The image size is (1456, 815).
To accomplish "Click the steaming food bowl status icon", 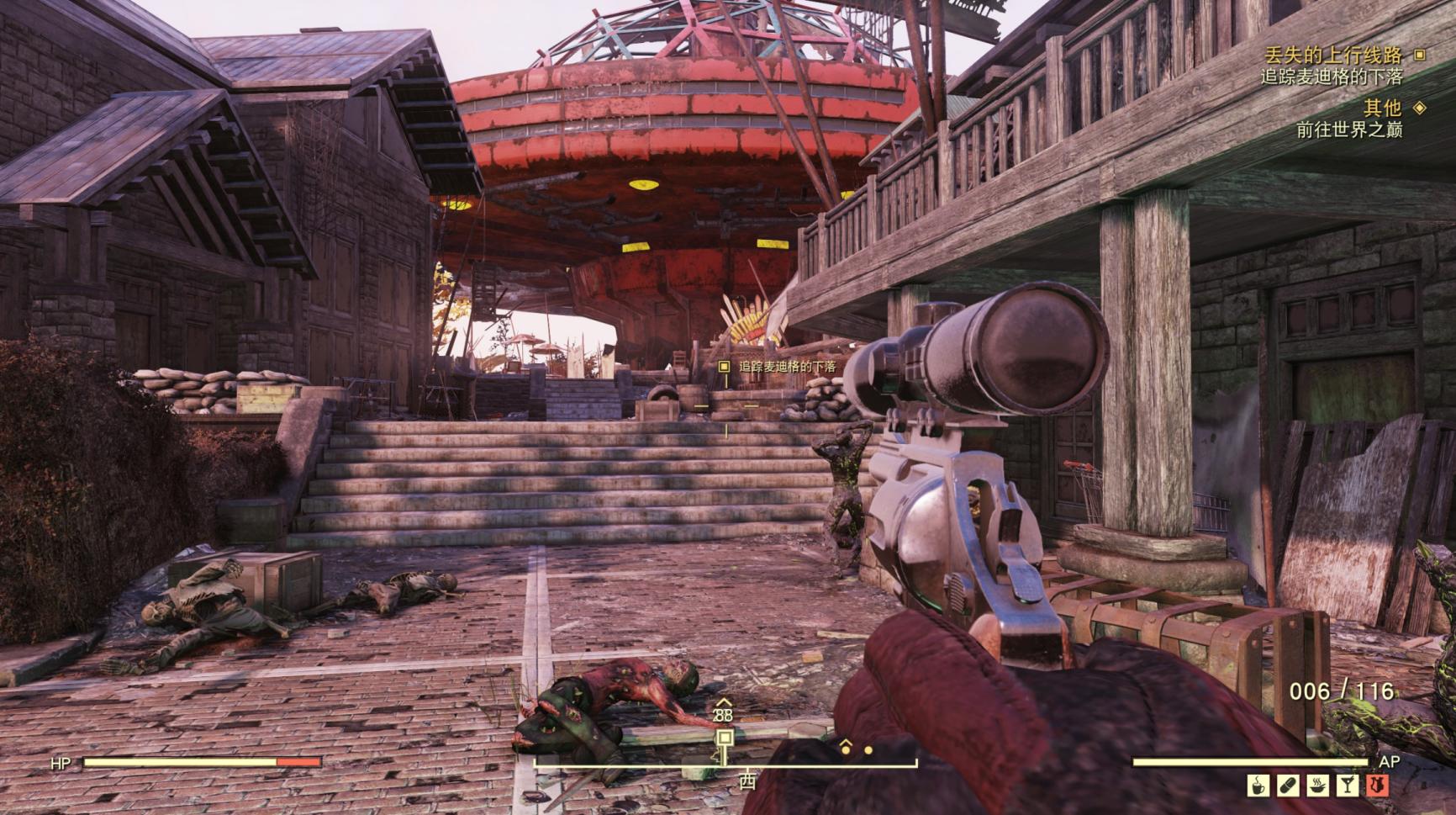I will point(1317,786).
